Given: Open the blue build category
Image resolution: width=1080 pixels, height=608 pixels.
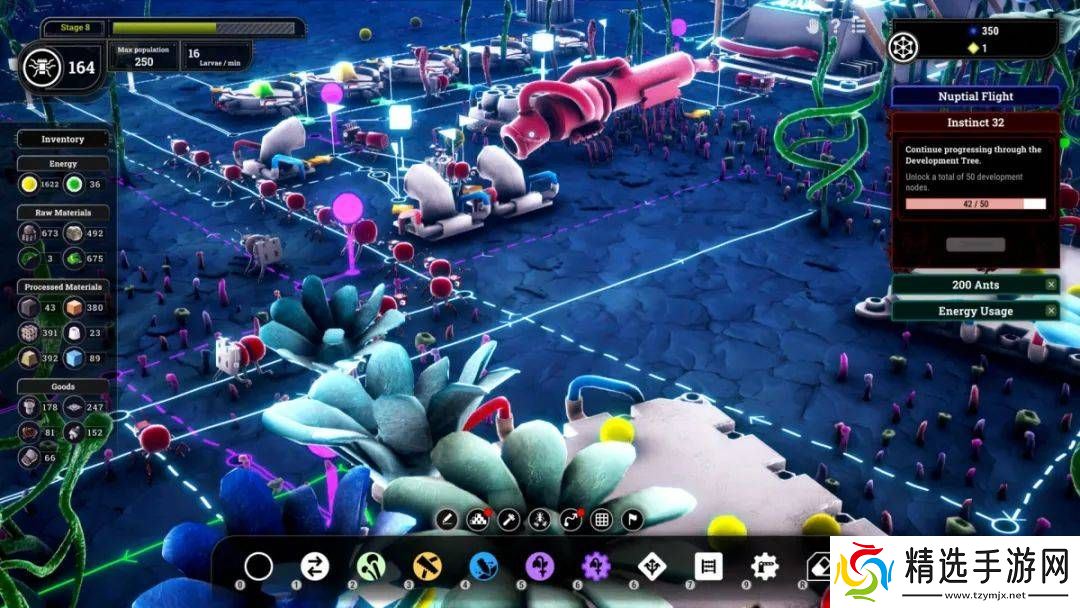Looking at the screenshot, I should point(484,567).
